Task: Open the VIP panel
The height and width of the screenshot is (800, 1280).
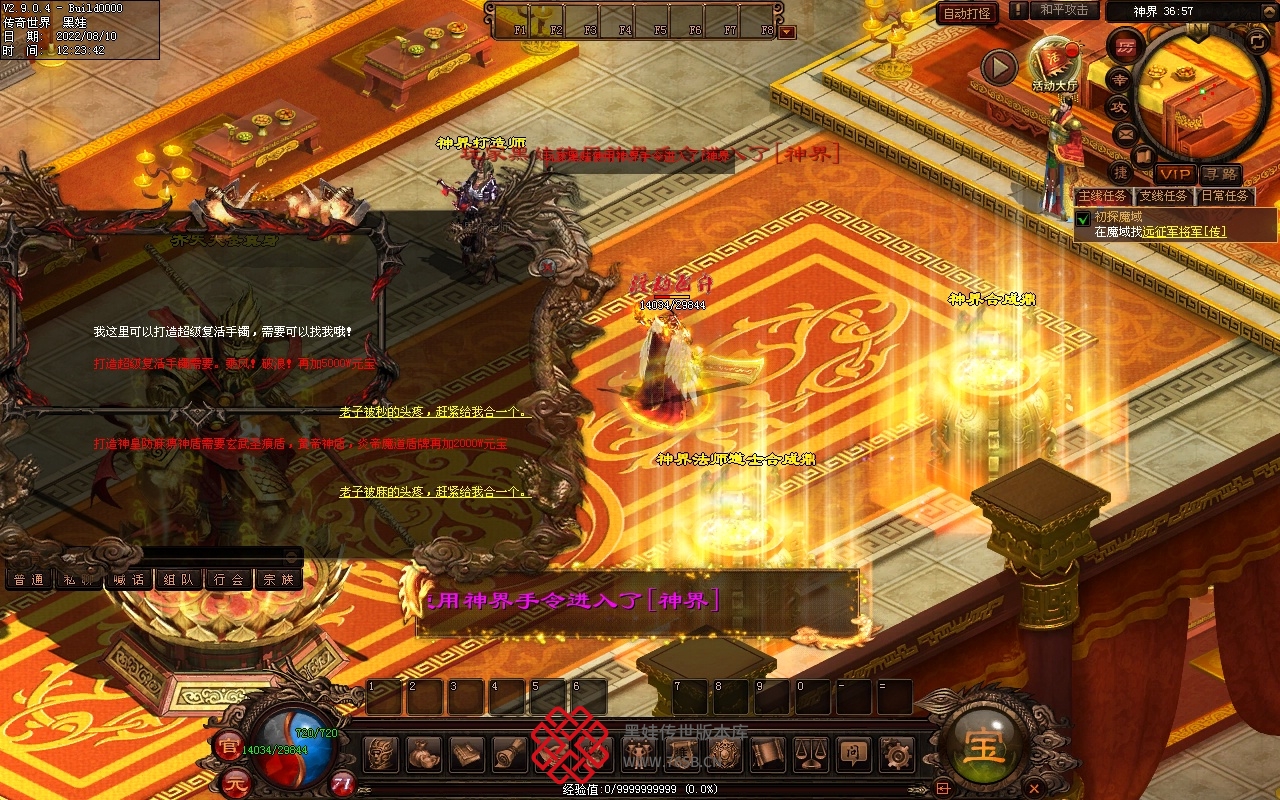Action: [x=1176, y=174]
